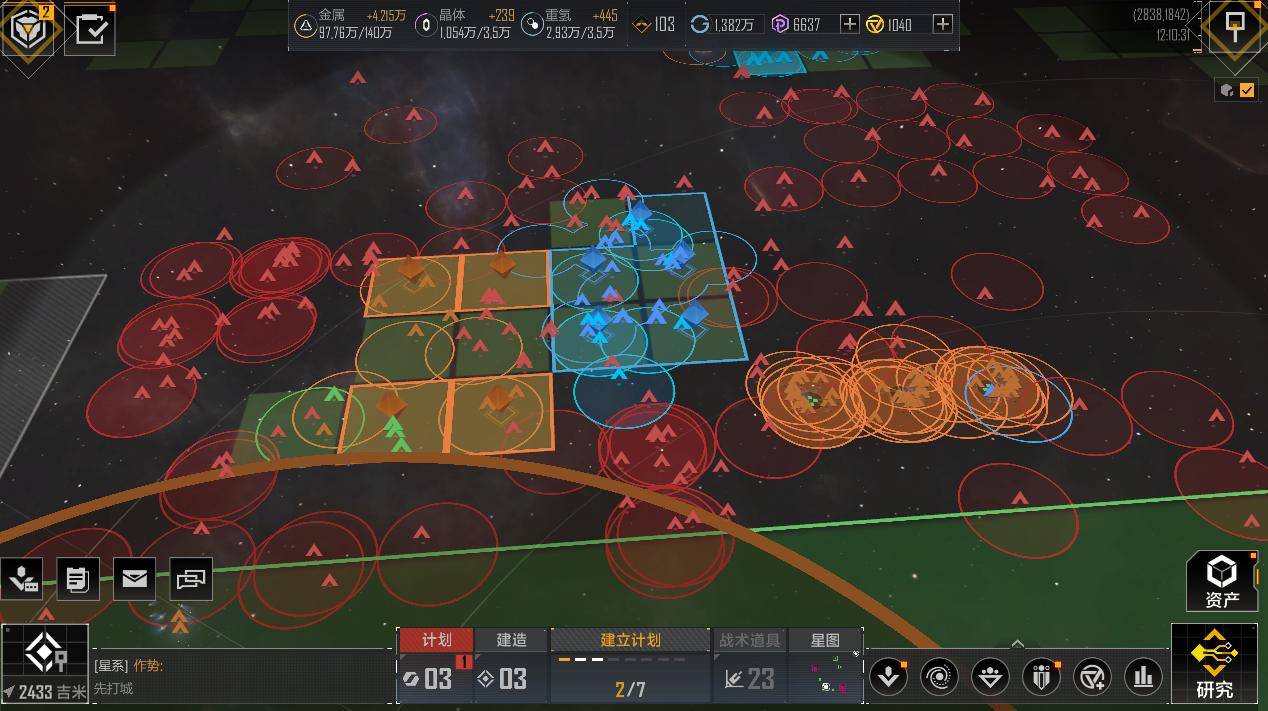Open the spiral galaxy icon
Viewport: 1268px width, 711px height.
(x=939, y=677)
